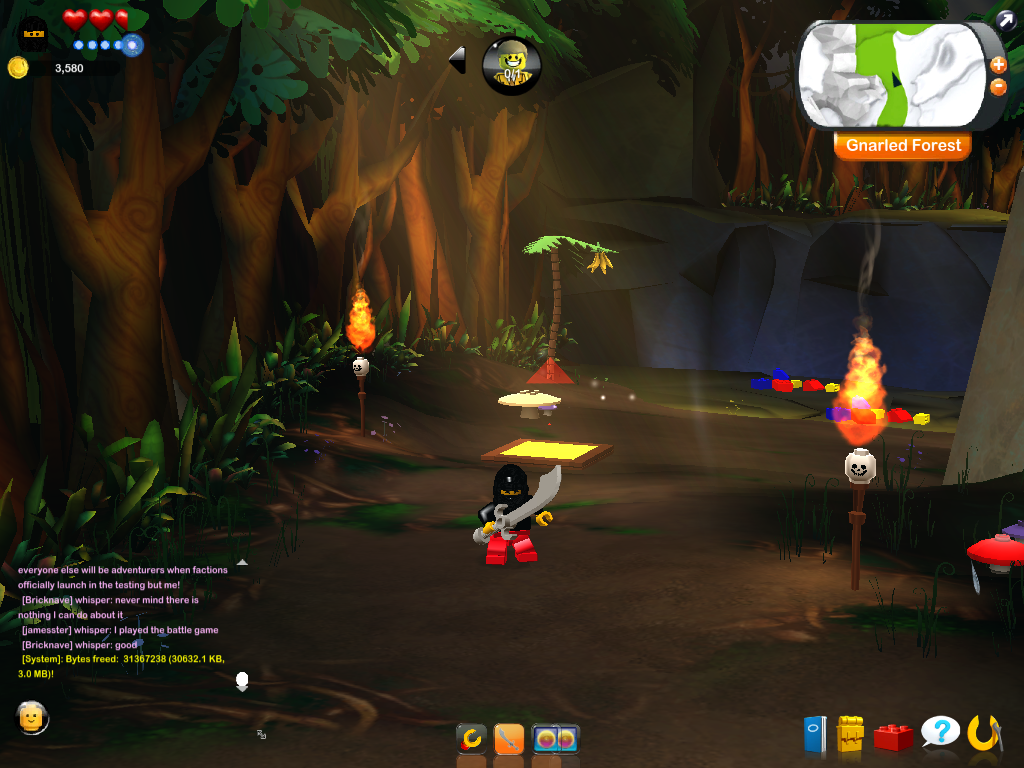Image resolution: width=1024 pixels, height=768 pixels.
Task: Open the yellow backpack inventory
Action: pyautogui.click(x=850, y=734)
